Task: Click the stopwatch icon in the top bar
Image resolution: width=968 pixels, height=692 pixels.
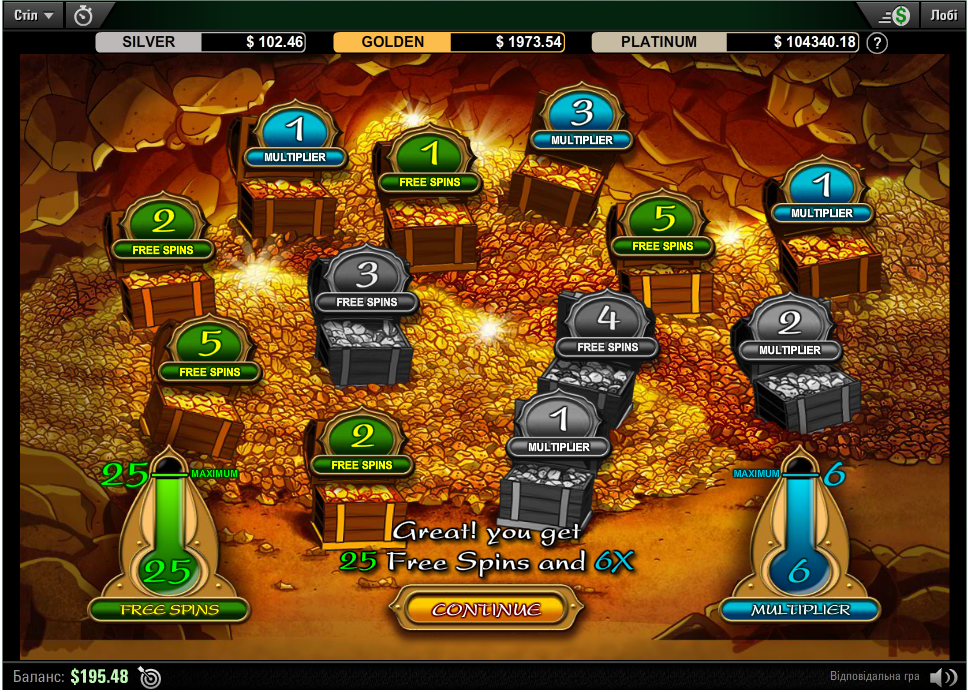Action: (x=85, y=15)
